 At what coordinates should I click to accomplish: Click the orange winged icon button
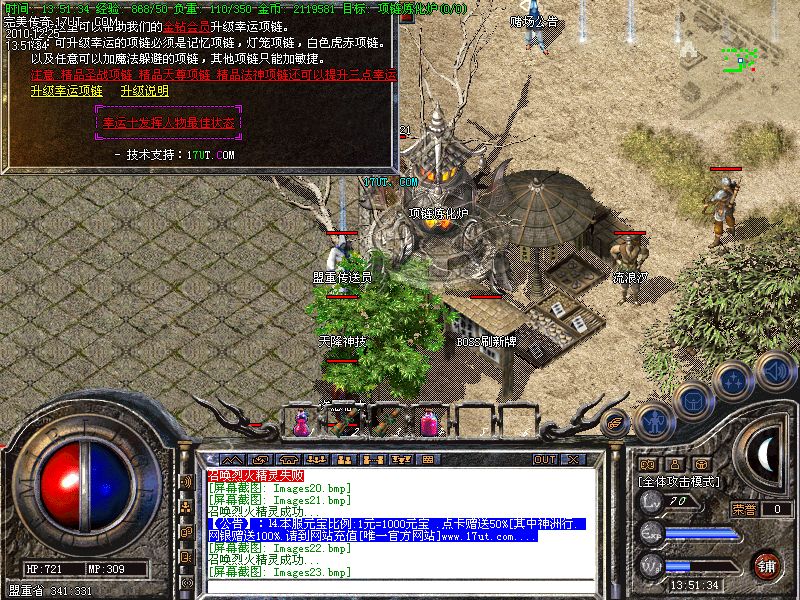click(x=616, y=422)
